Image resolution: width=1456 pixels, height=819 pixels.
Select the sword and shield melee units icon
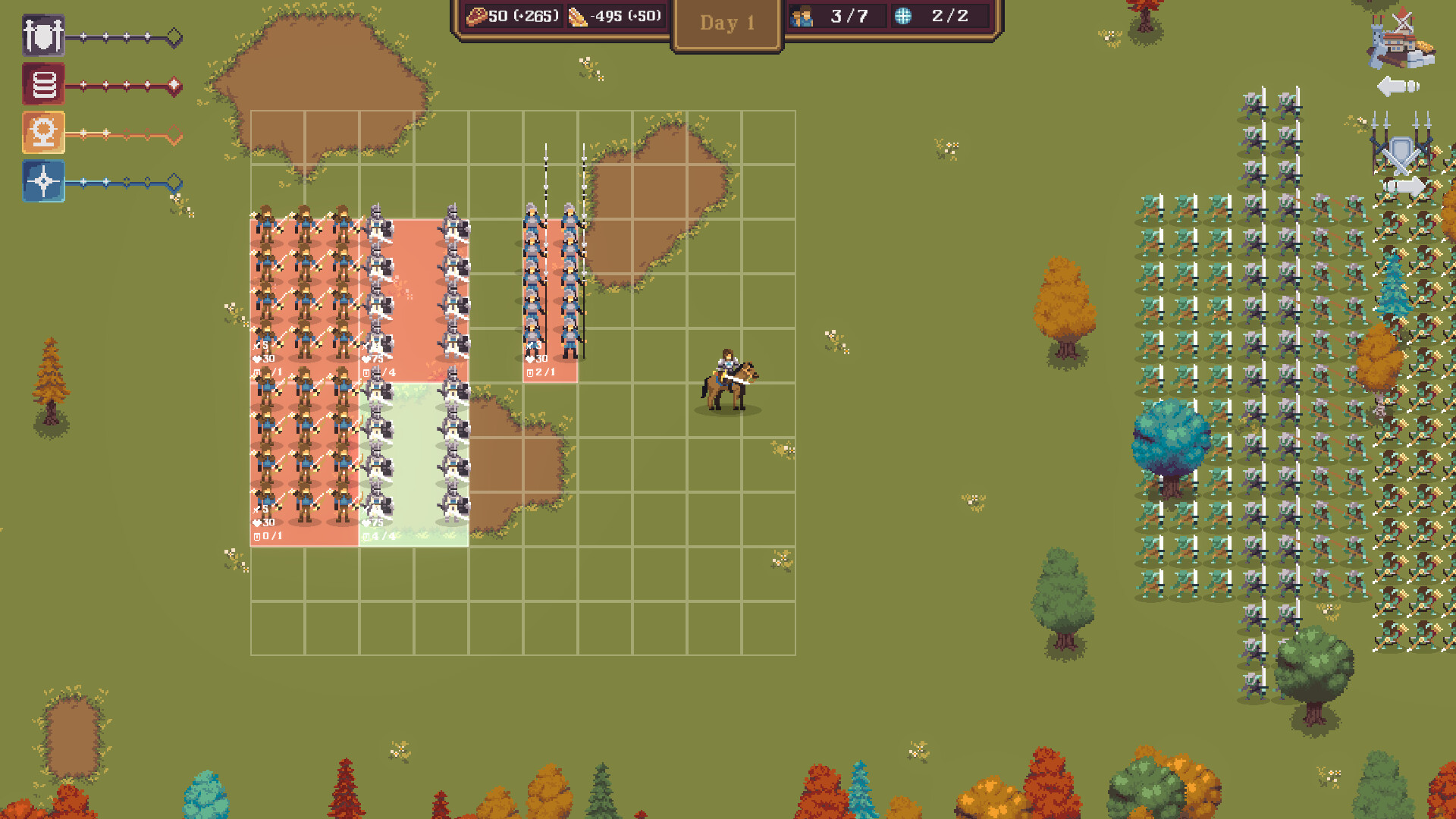(43, 33)
